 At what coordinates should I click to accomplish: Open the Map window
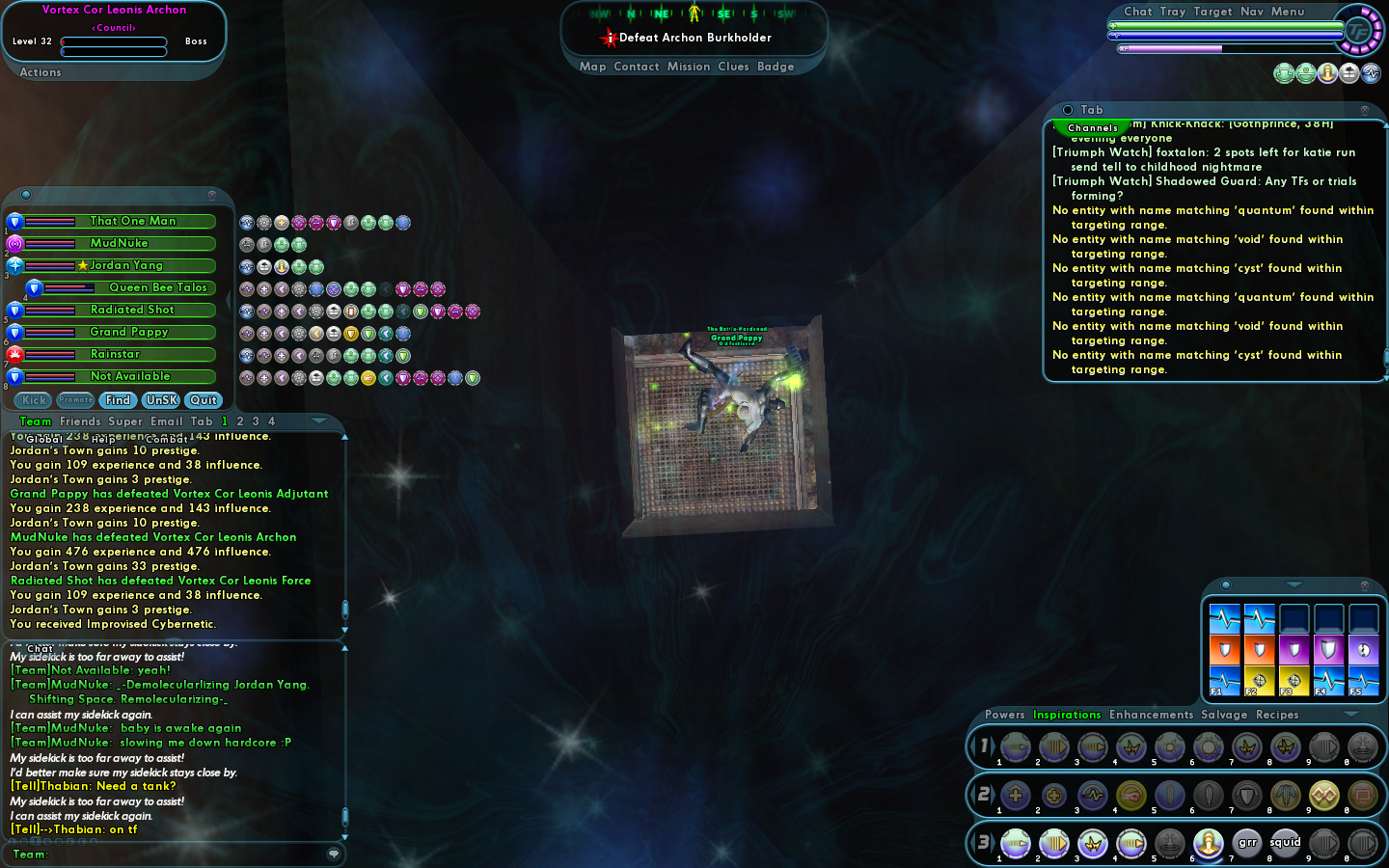pos(592,67)
